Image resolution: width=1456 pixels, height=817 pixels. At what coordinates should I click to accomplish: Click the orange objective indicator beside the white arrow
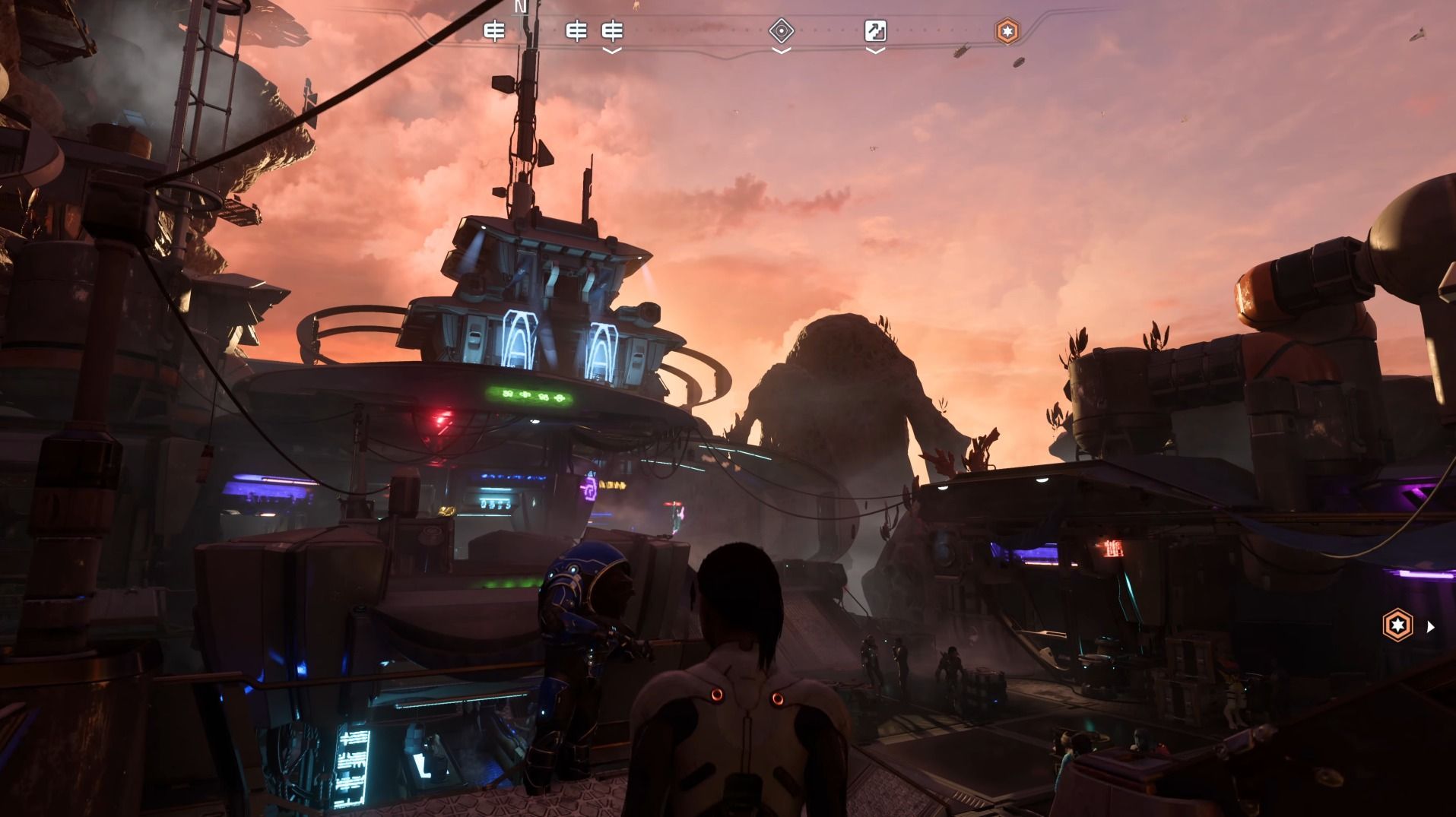click(1397, 625)
